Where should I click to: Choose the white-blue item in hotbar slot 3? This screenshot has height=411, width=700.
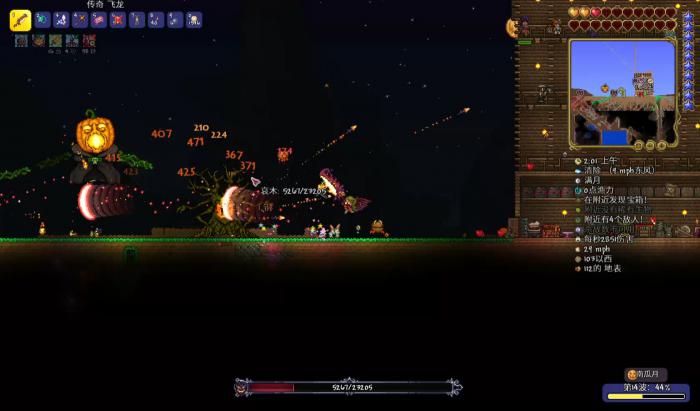(60, 20)
